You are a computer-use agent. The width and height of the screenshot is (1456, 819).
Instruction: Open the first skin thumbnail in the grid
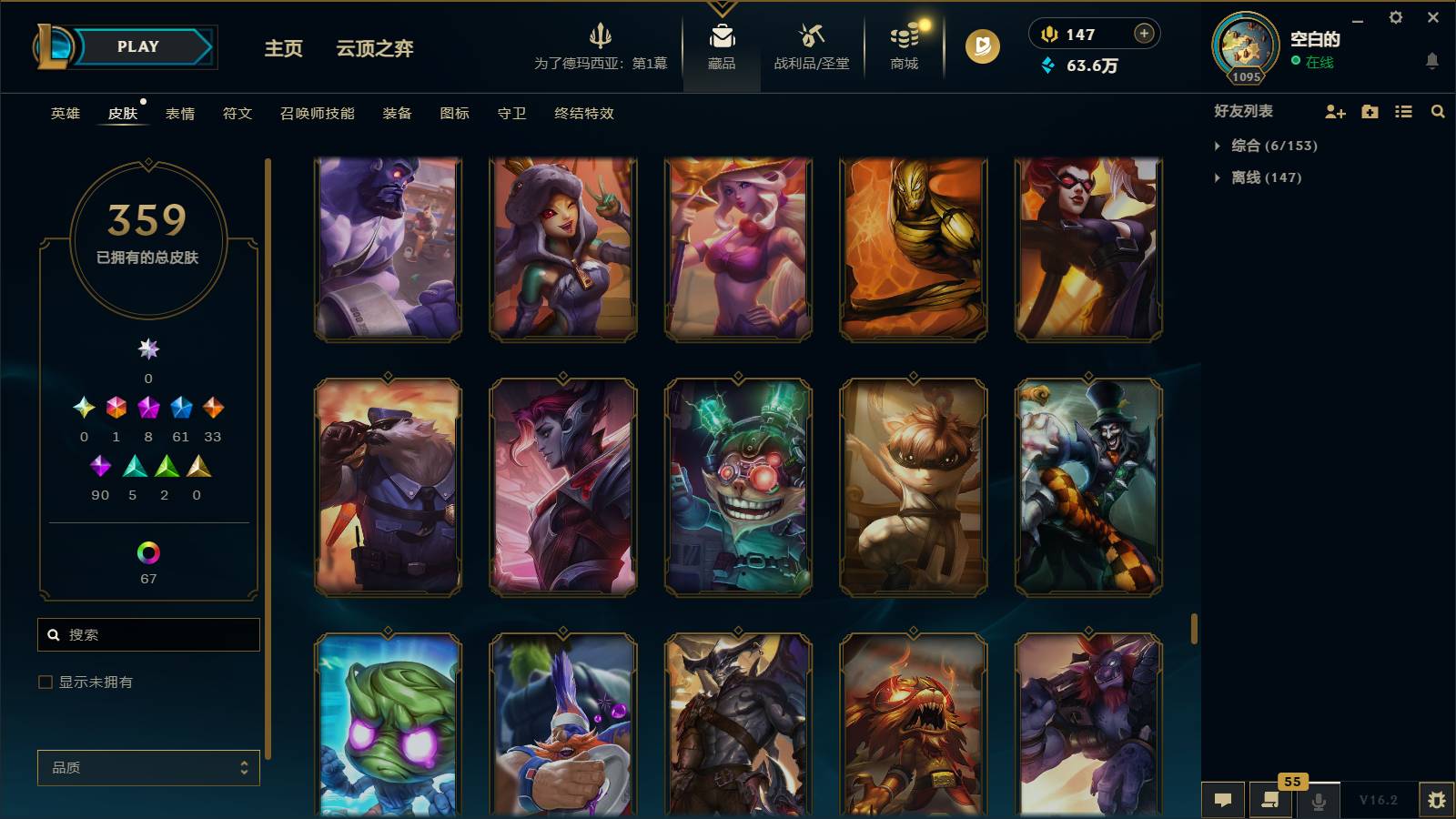point(386,248)
